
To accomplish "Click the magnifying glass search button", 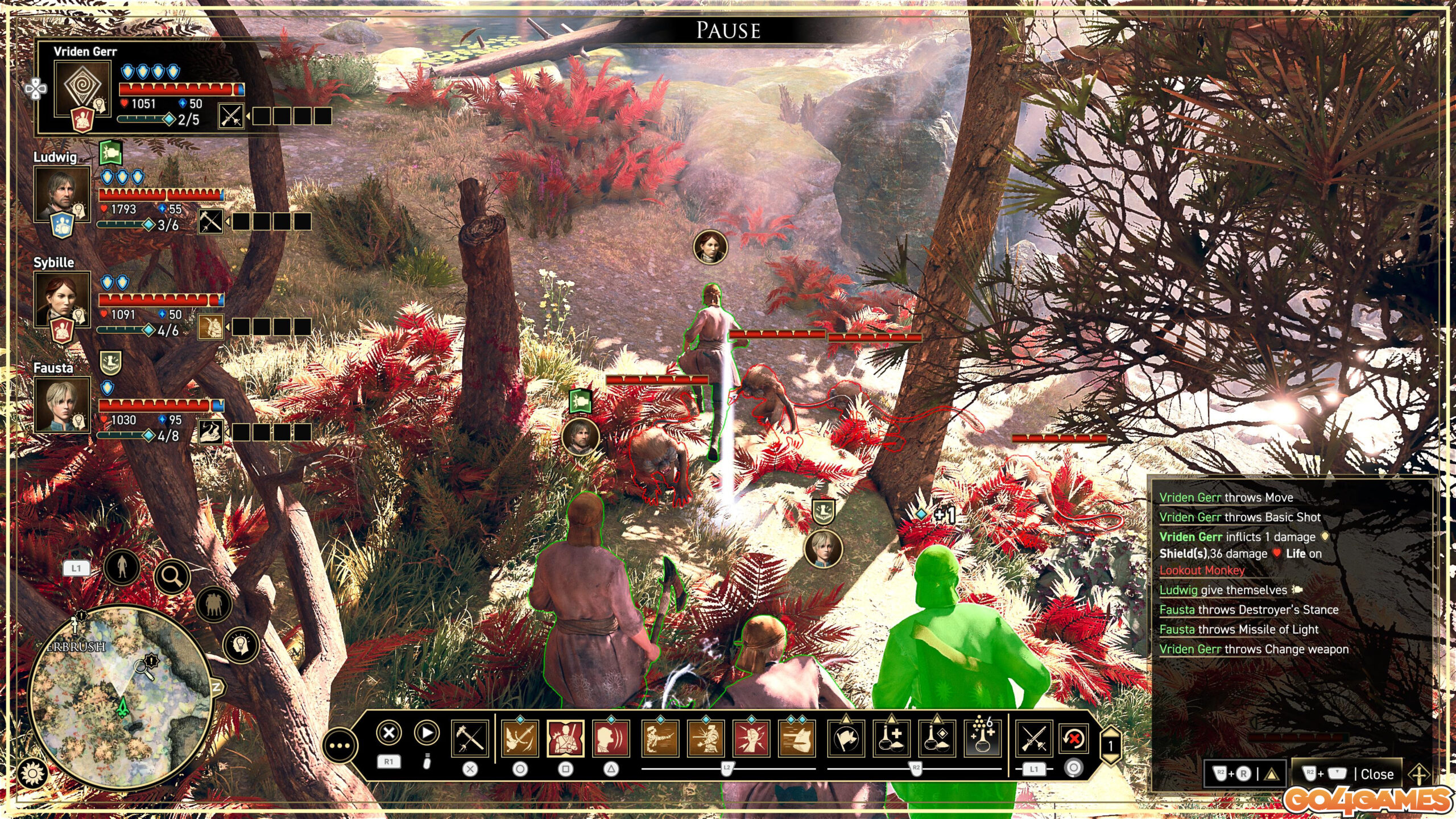I will (172, 577).
